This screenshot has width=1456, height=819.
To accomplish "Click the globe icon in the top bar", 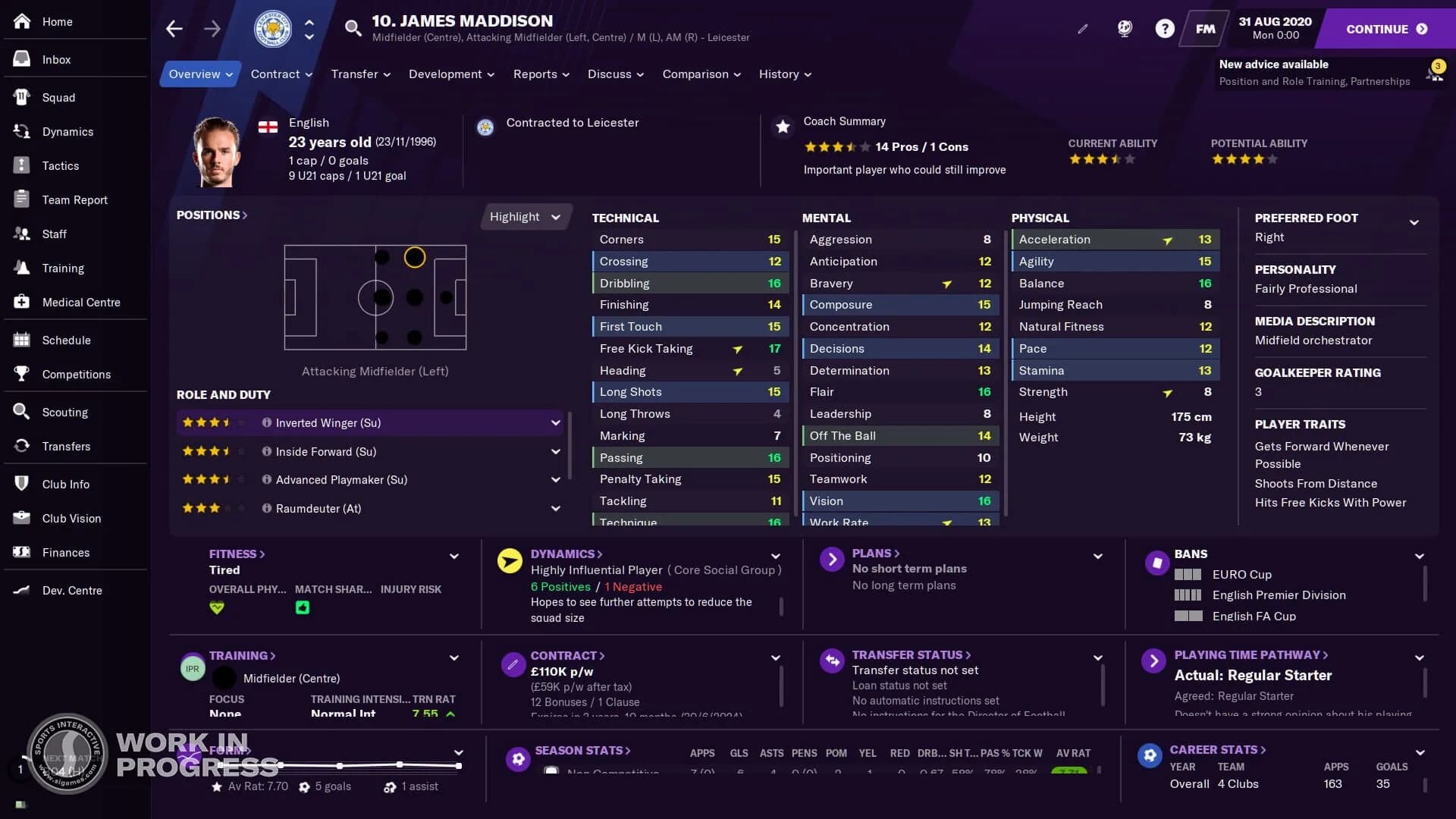I will pos(1124,28).
